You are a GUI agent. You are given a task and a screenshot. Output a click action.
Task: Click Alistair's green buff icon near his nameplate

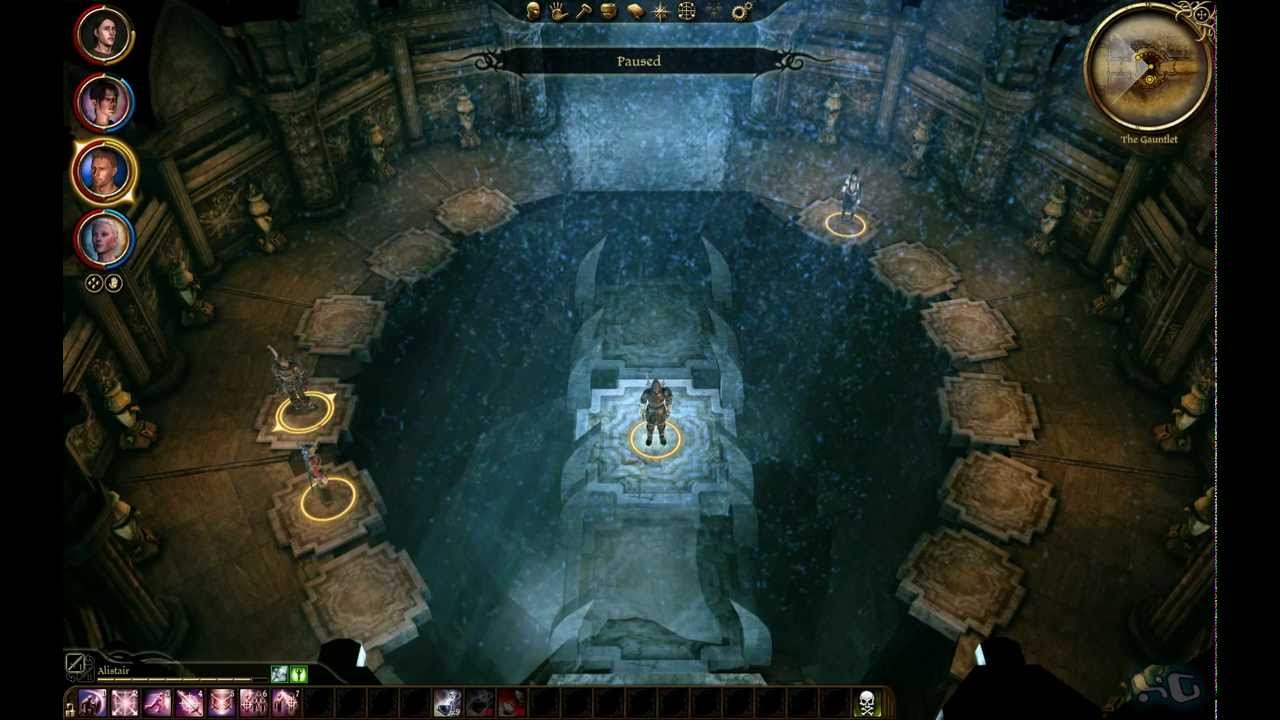(x=299, y=673)
